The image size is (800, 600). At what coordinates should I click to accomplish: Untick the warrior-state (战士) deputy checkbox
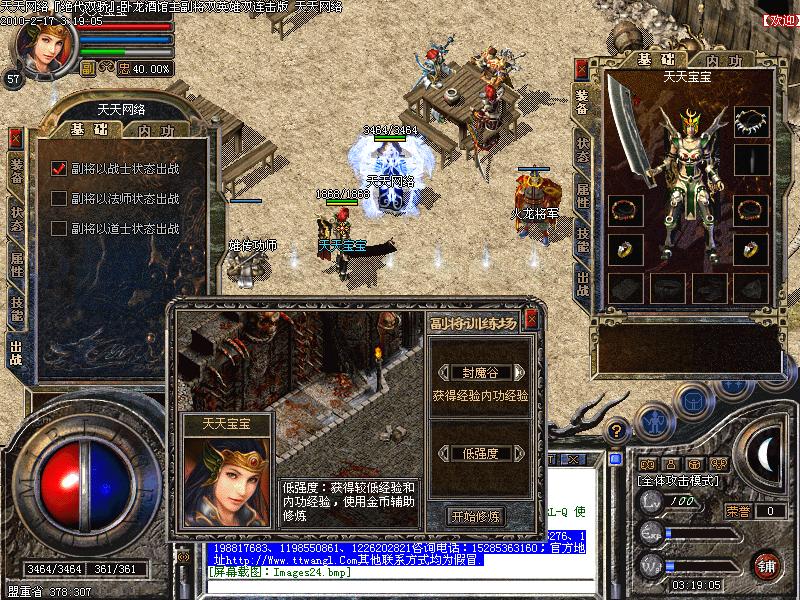click(x=59, y=169)
